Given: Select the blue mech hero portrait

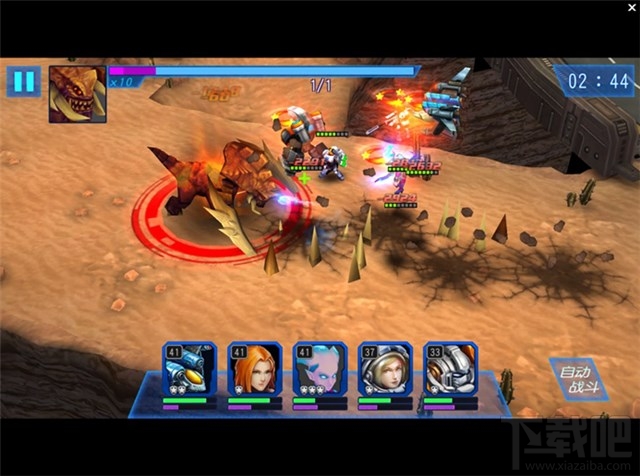Looking at the screenshot, I should click(x=190, y=370).
